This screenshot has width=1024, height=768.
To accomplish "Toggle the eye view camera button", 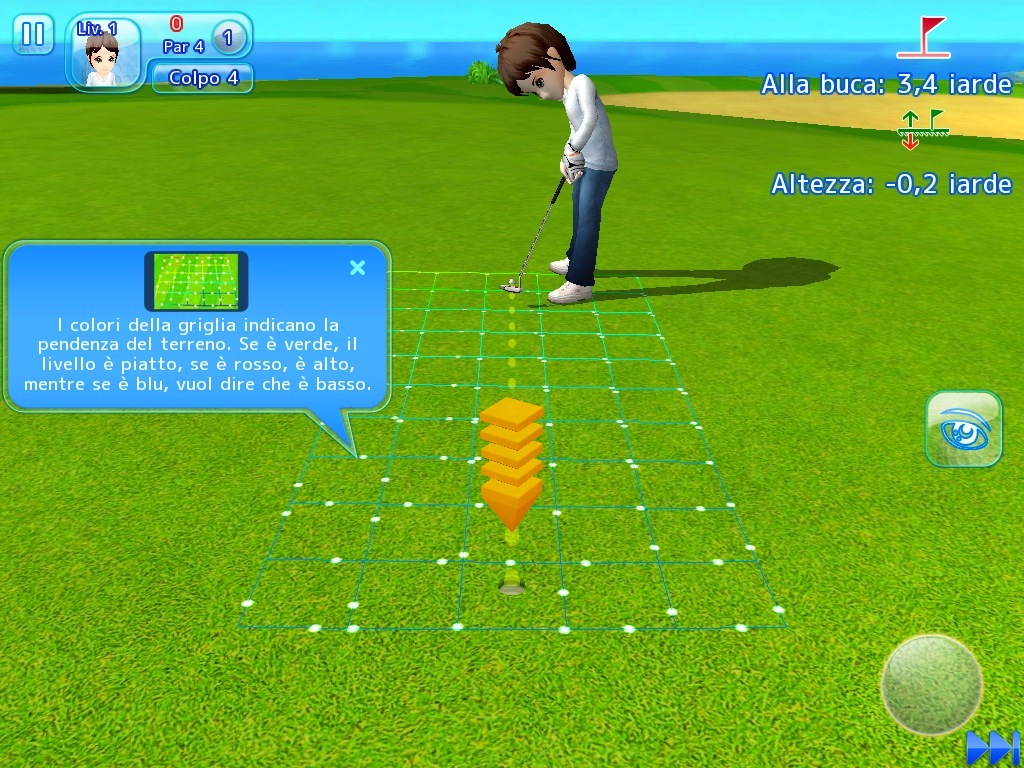I will tap(964, 429).
